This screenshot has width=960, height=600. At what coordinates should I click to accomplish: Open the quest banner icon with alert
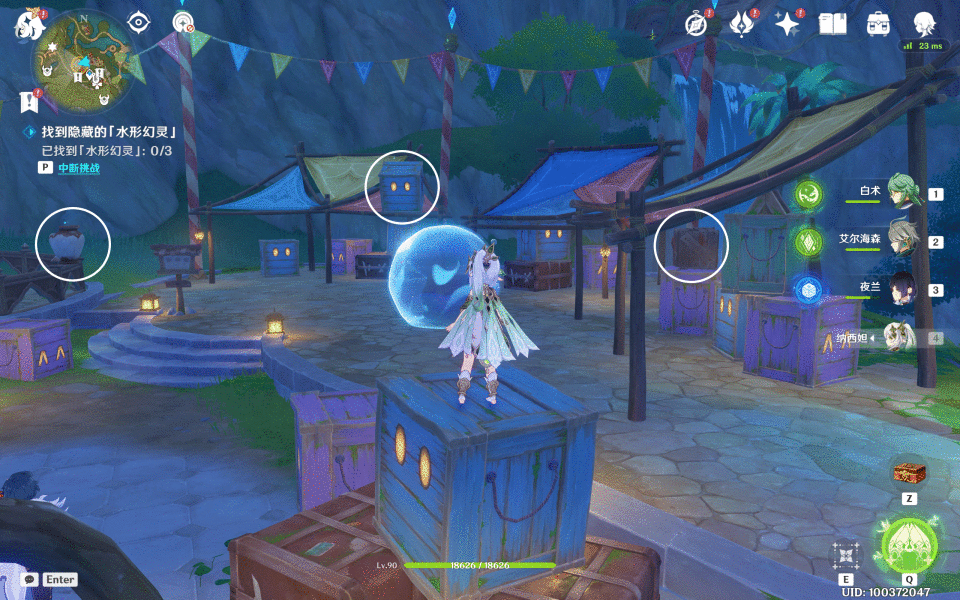pos(27,101)
